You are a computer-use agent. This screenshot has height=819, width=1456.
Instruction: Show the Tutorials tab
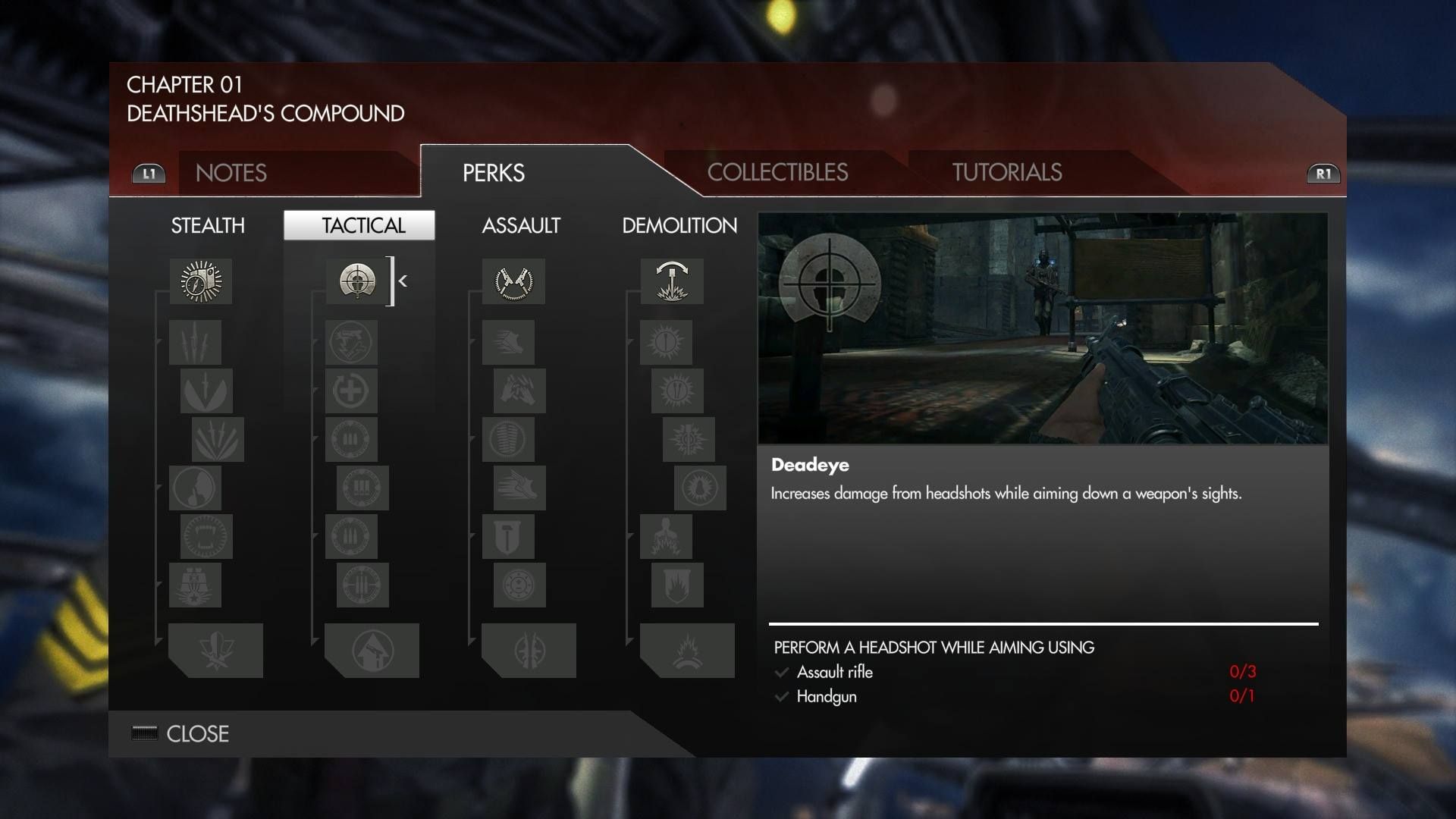pos(1006,172)
